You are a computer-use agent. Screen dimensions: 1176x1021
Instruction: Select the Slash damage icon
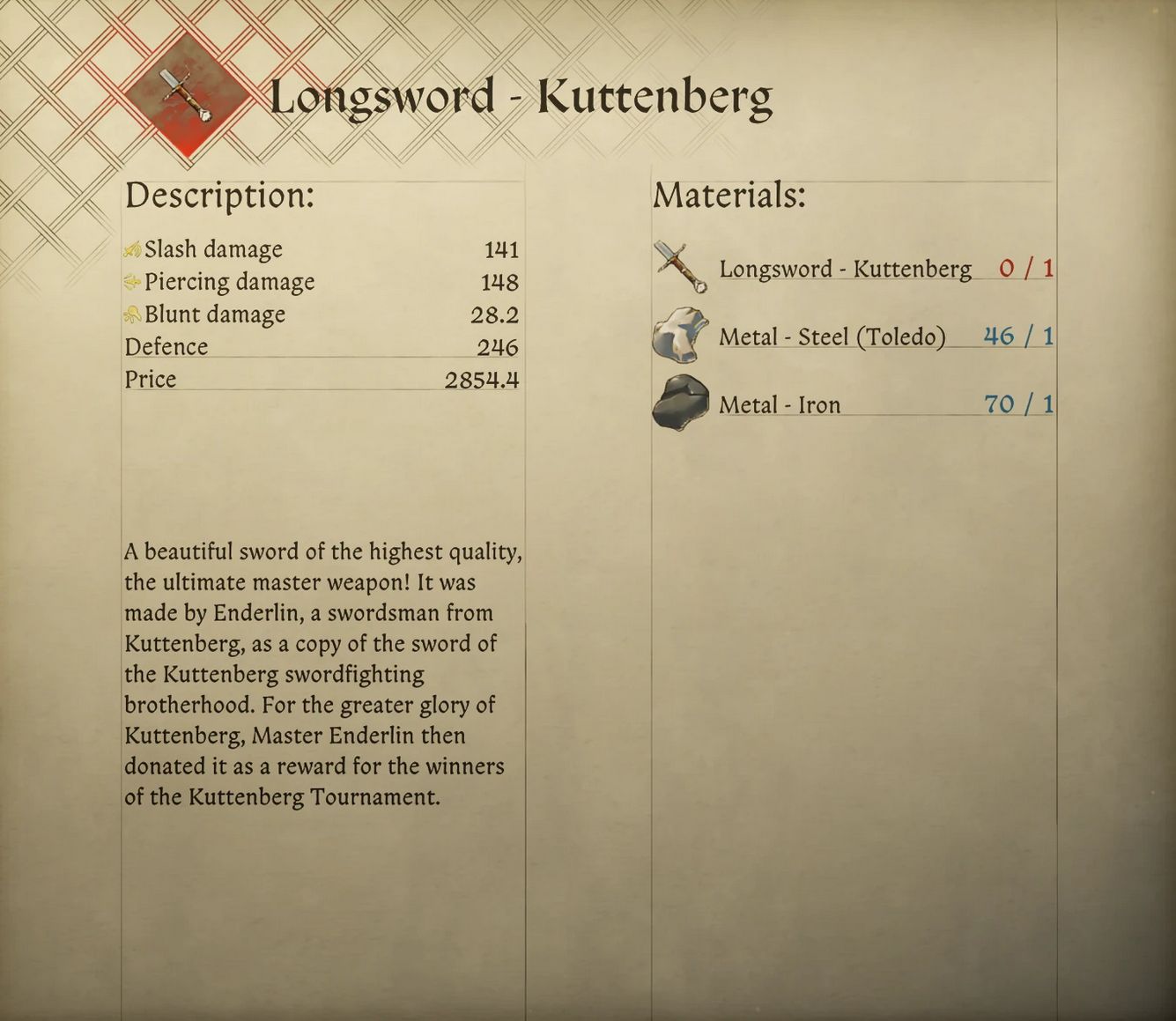(x=132, y=249)
